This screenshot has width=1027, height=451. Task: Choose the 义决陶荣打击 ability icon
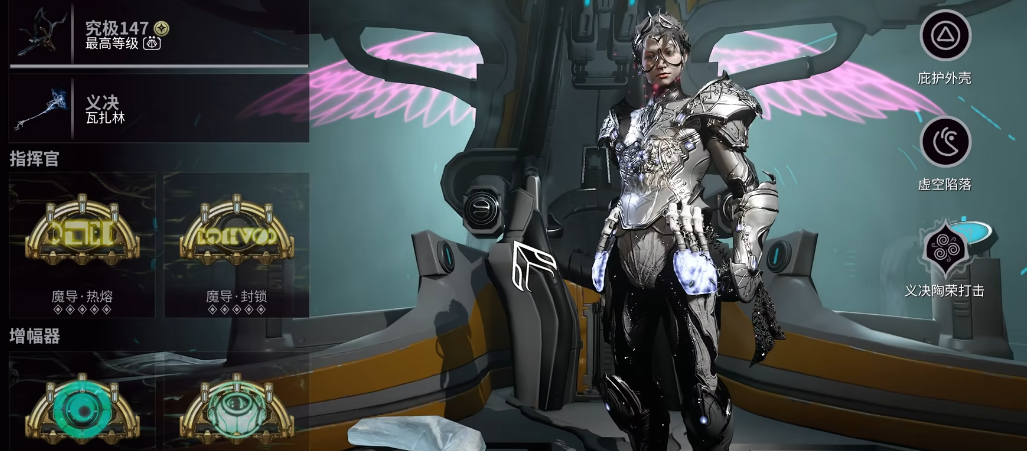[x=944, y=249]
